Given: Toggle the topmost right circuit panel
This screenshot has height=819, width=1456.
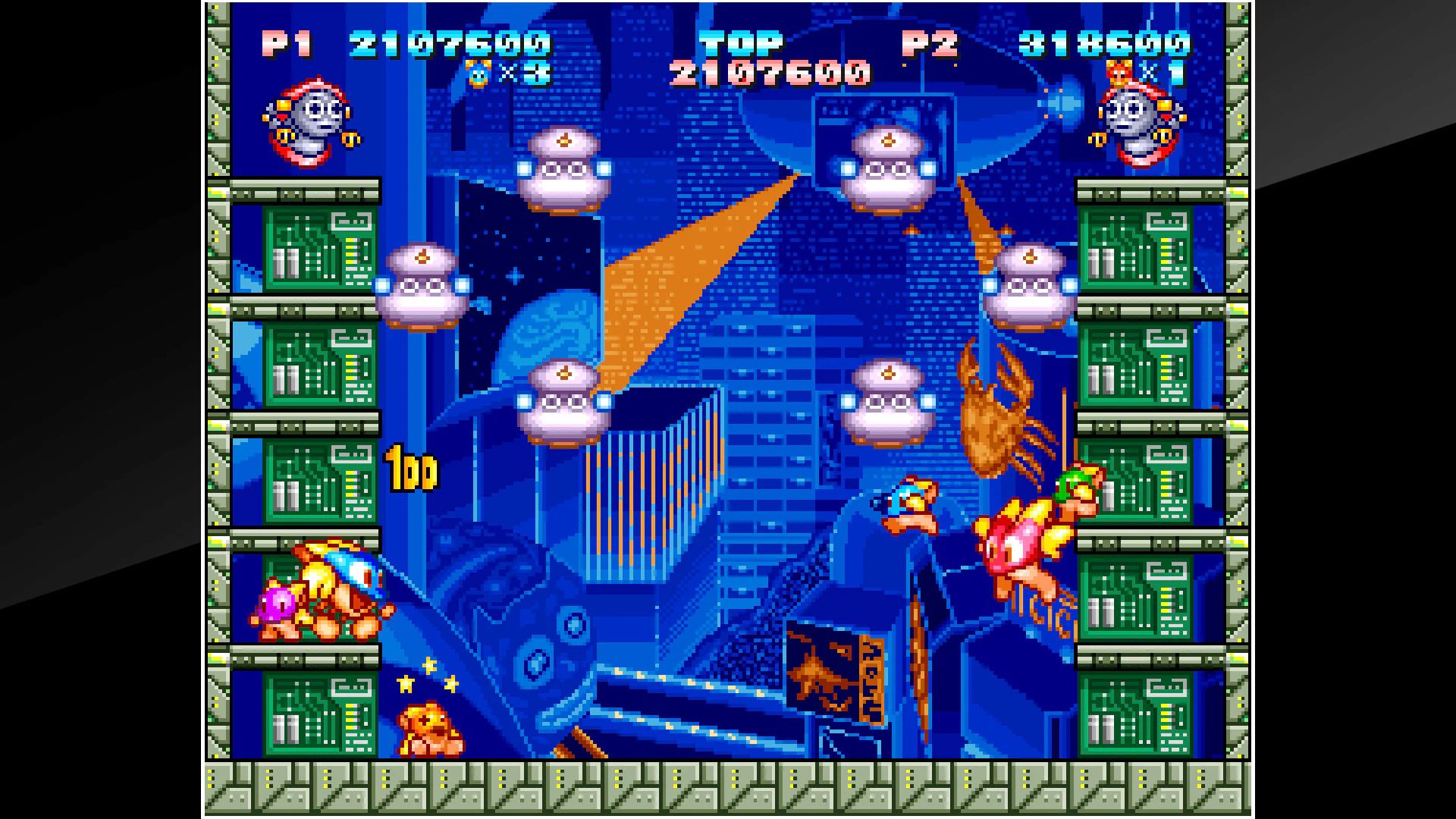Looking at the screenshot, I should pyautogui.click(x=1137, y=250).
